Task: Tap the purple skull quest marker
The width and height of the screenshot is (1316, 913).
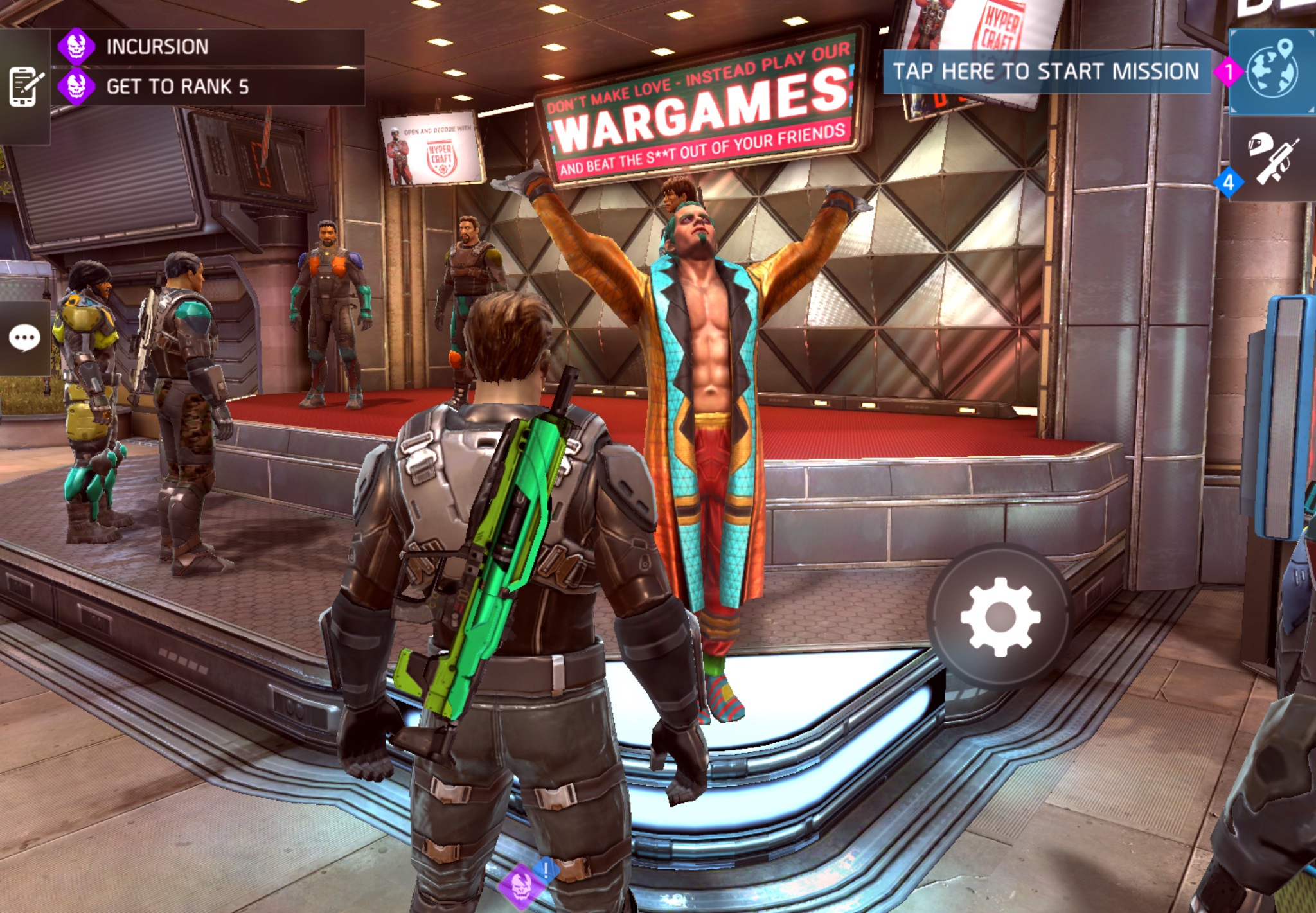Action: (x=520, y=886)
